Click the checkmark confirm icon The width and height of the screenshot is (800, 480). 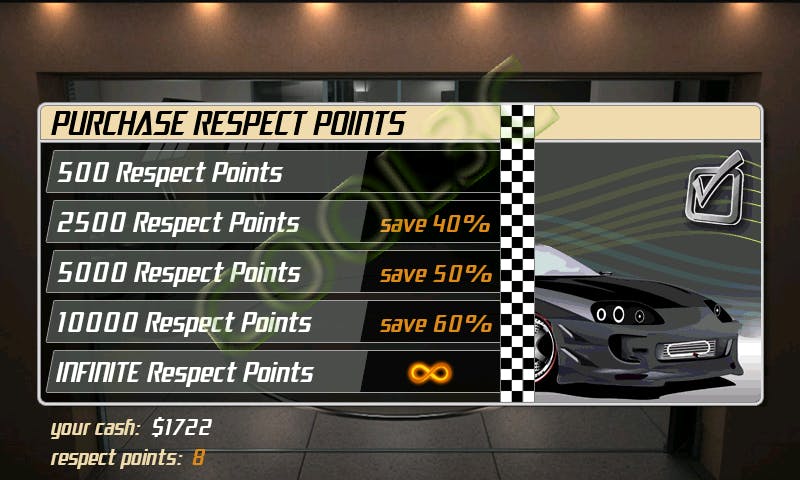pyautogui.click(x=715, y=185)
